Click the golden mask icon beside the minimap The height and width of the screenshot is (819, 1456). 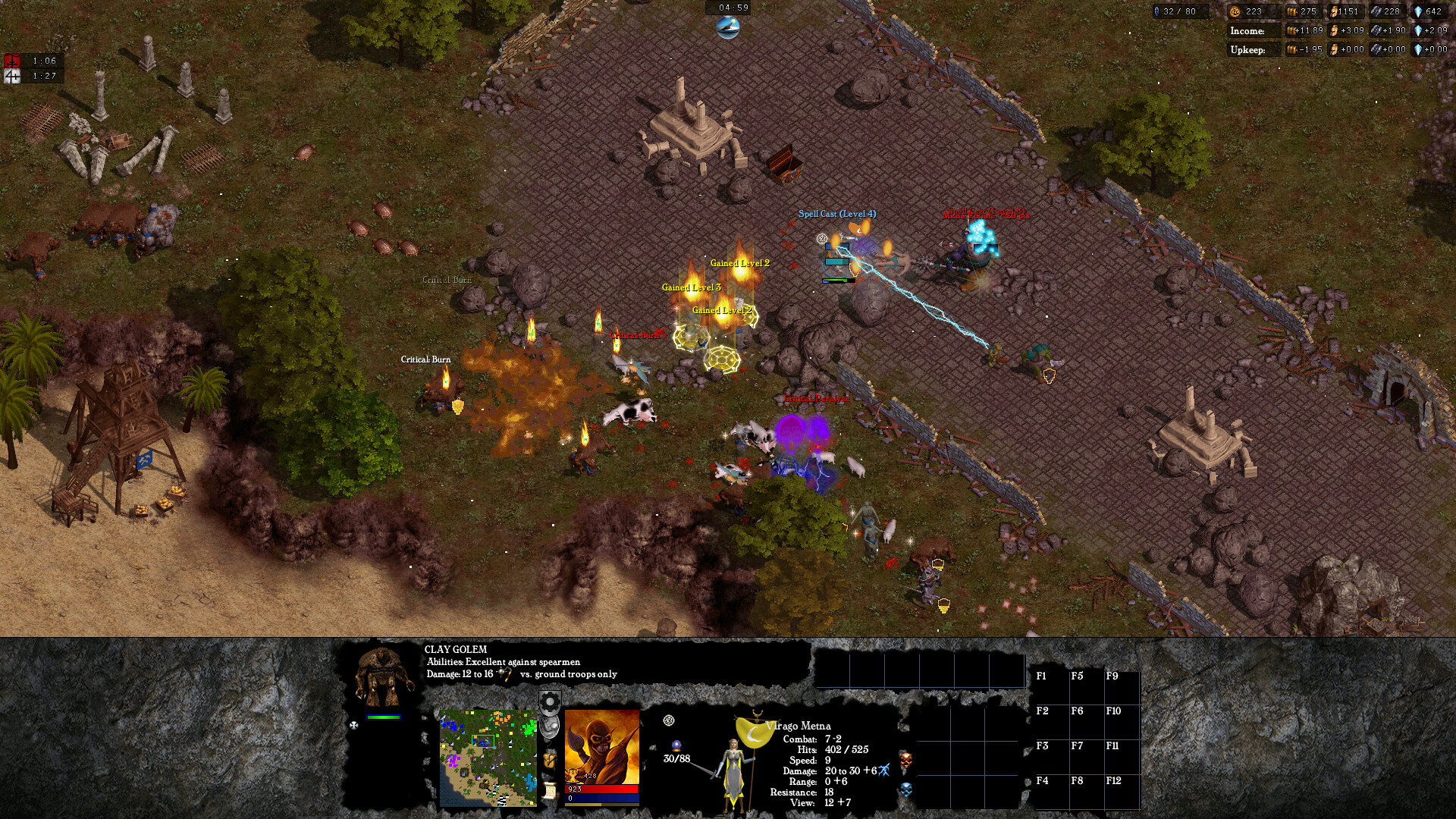tap(550, 760)
